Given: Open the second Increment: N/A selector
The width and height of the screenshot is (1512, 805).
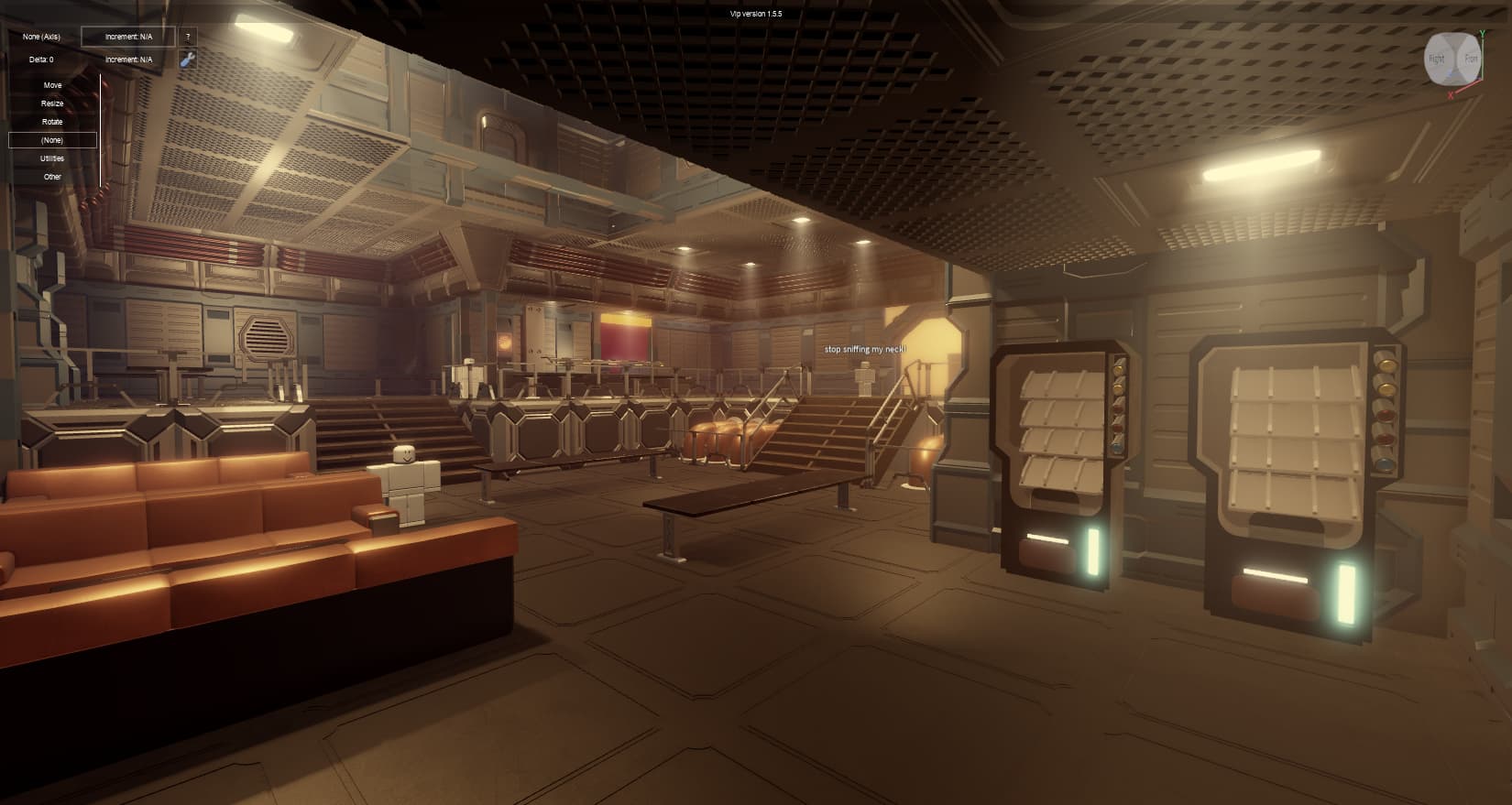Looking at the screenshot, I should pyautogui.click(x=128, y=59).
